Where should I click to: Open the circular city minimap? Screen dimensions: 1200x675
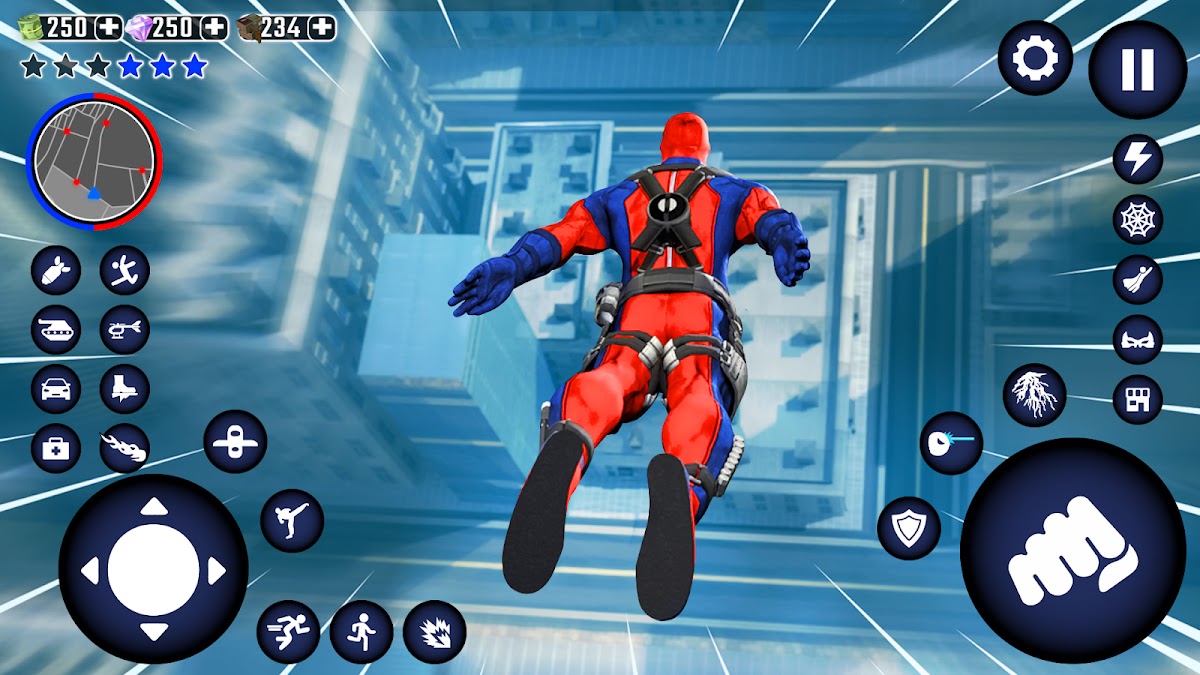point(94,163)
